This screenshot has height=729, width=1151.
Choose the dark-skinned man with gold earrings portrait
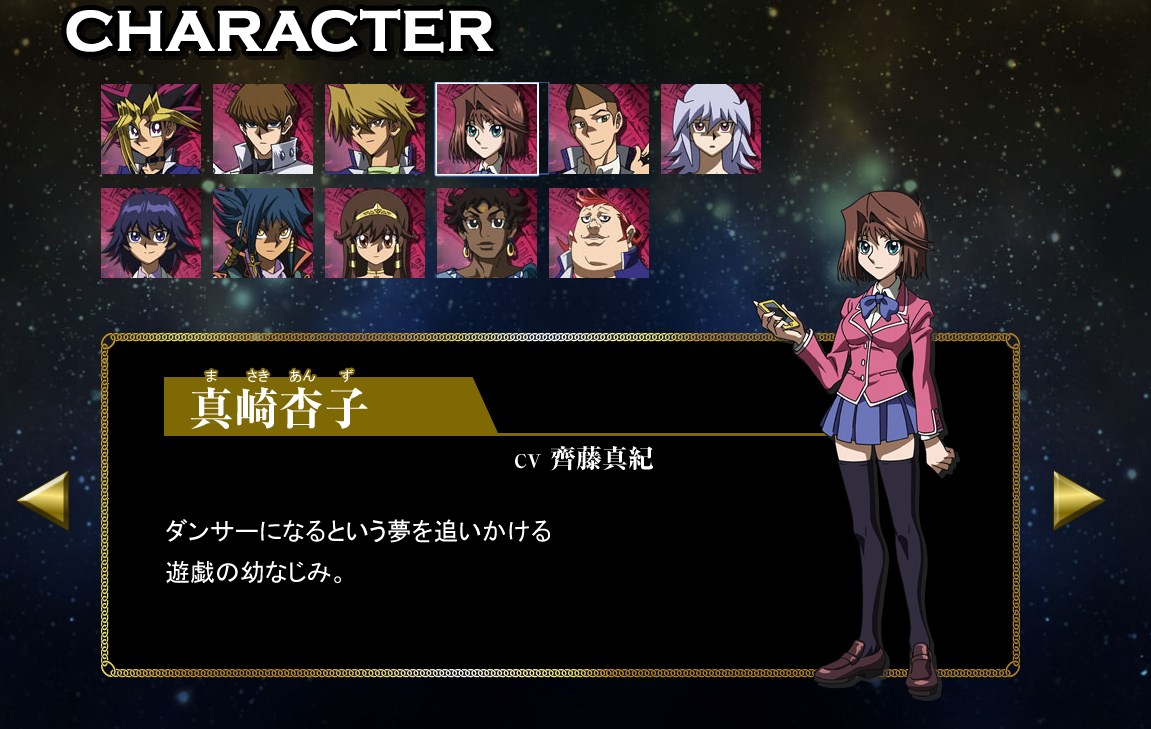[x=487, y=233]
